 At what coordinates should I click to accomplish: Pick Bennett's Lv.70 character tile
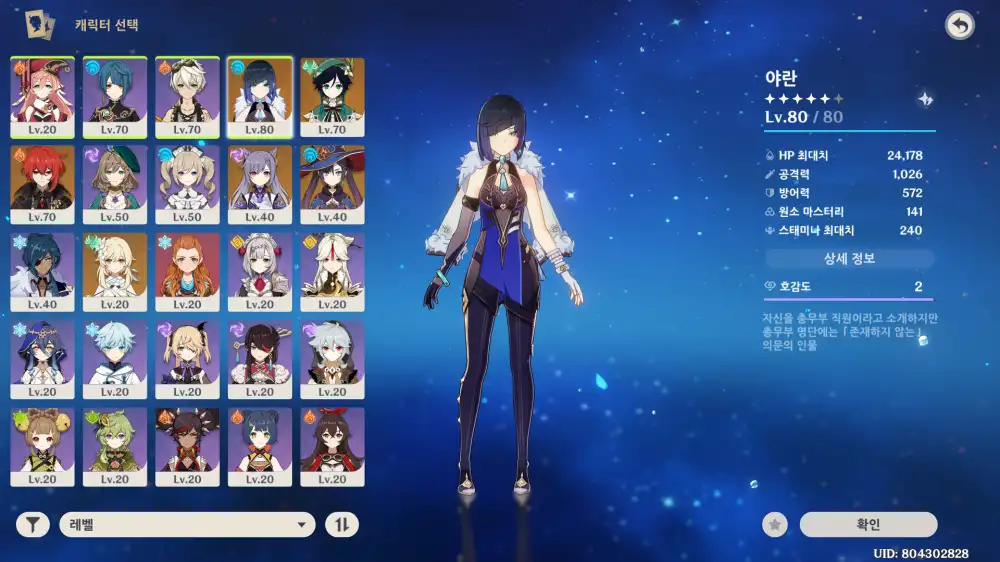coord(187,97)
